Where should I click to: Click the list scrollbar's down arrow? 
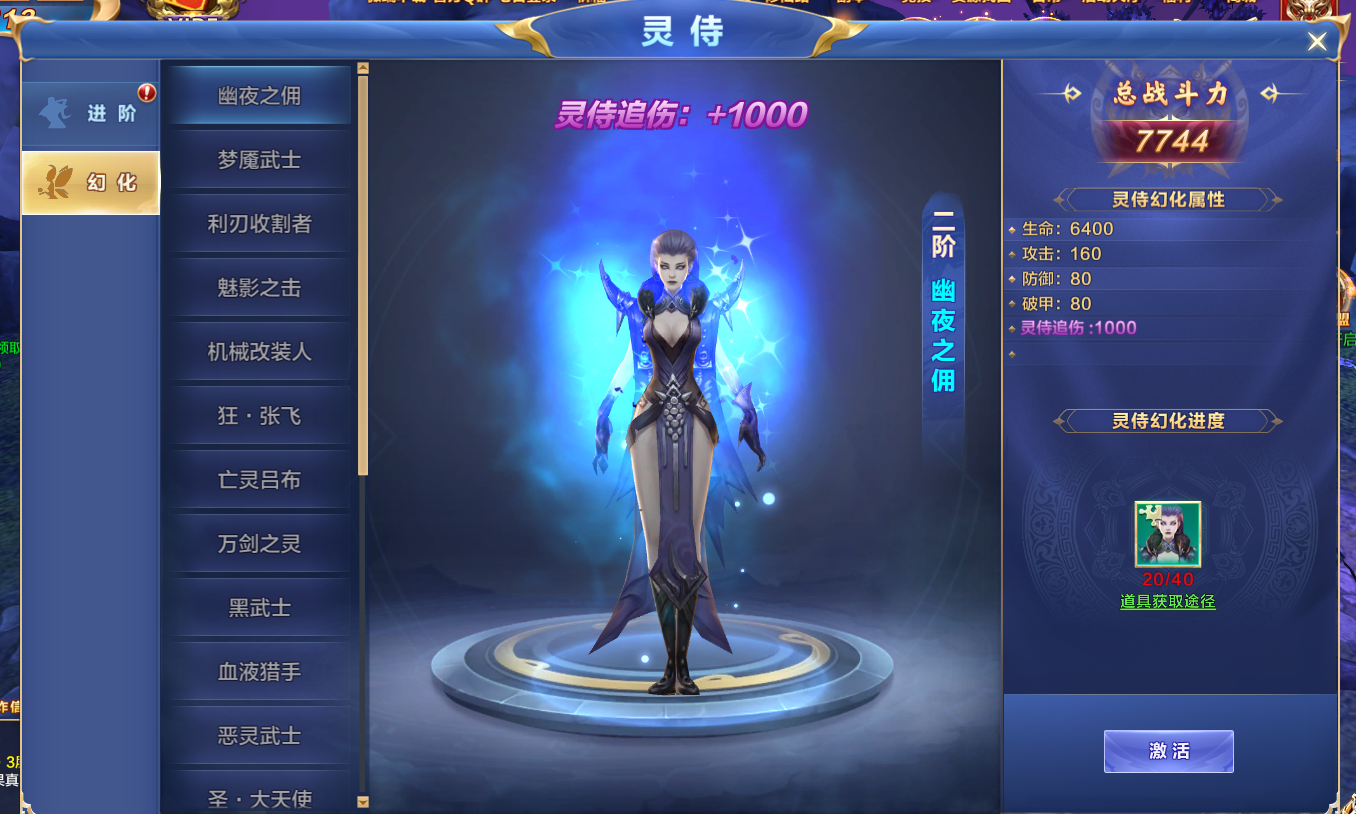363,801
